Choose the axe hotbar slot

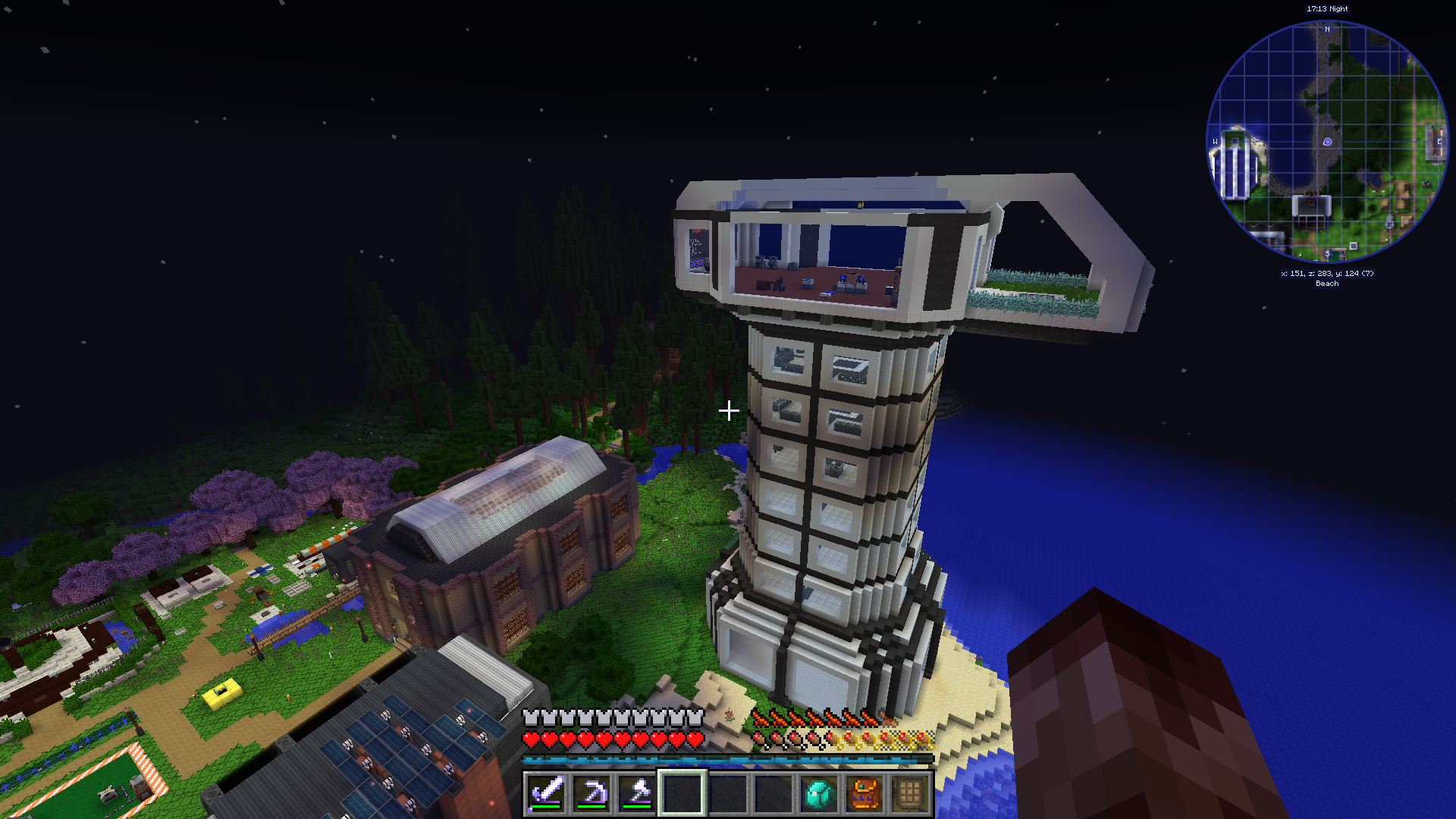637,793
